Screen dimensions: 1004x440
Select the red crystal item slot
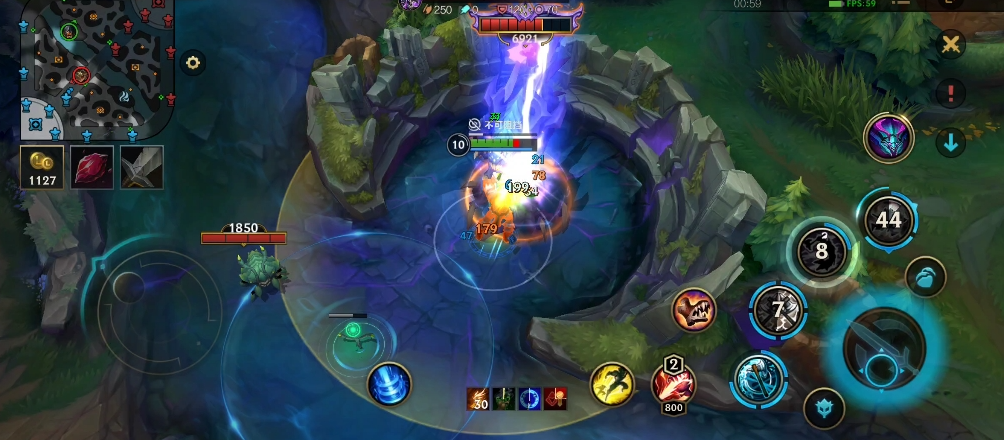click(x=91, y=167)
